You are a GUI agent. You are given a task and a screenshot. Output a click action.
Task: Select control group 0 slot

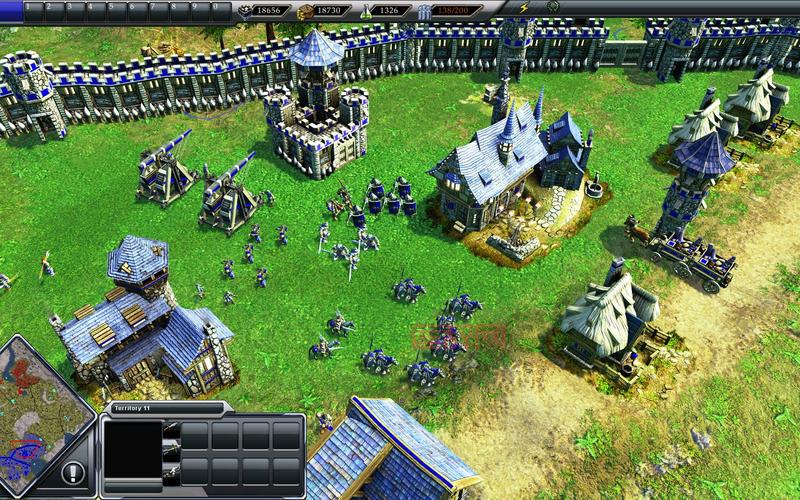pos(222,8)
